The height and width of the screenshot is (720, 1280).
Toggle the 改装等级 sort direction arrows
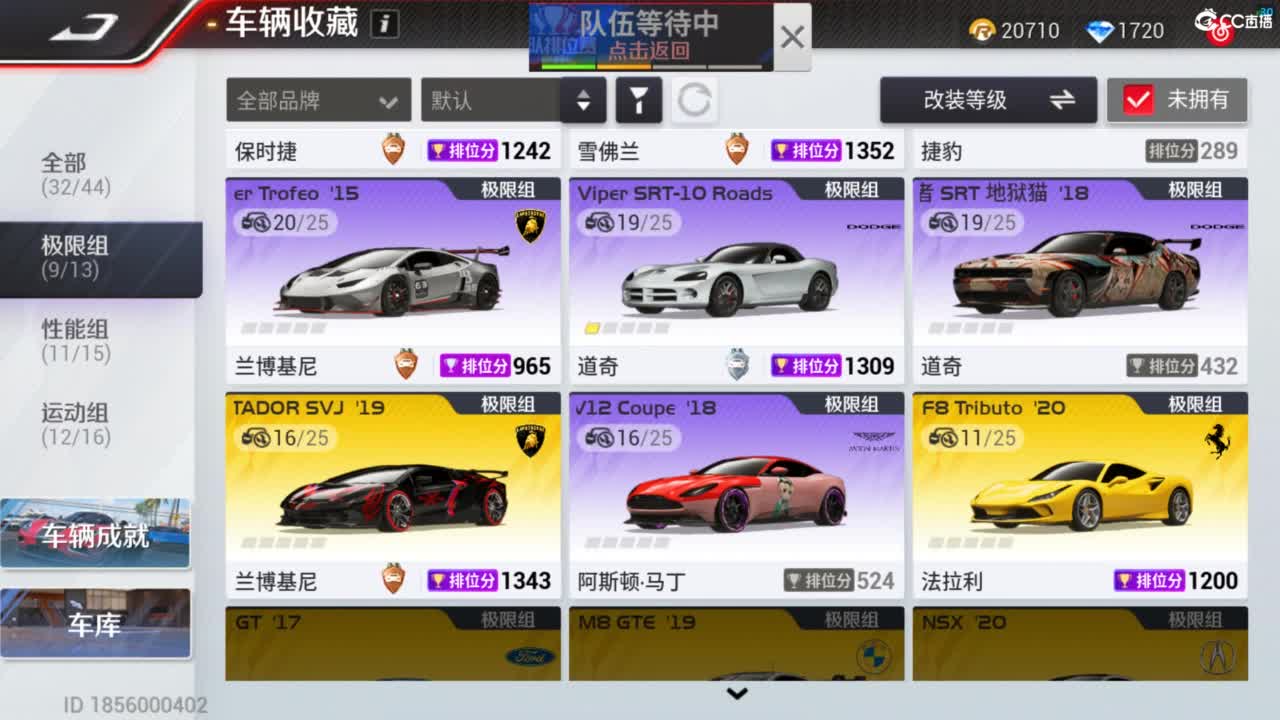coord(1063,100)
